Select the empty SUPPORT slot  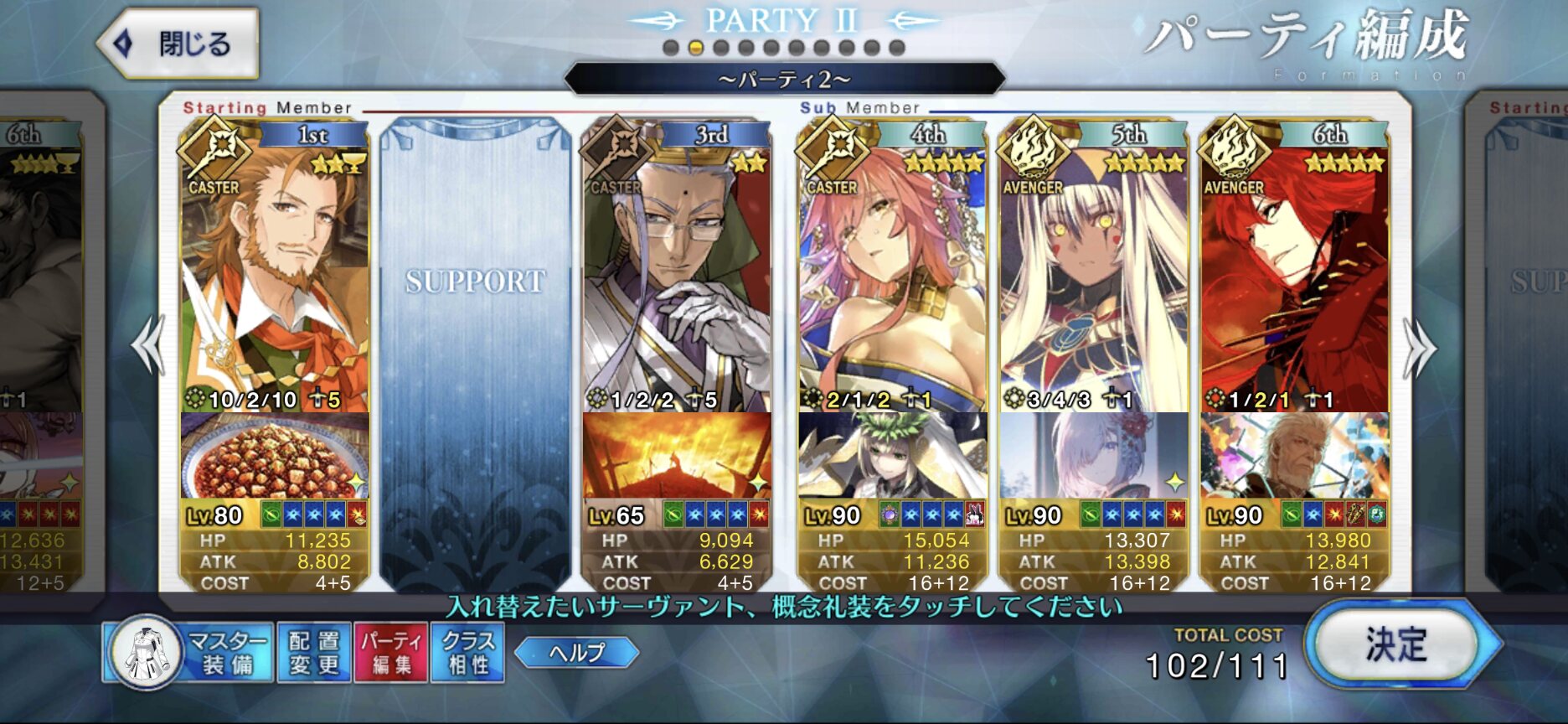click(475, 352)
